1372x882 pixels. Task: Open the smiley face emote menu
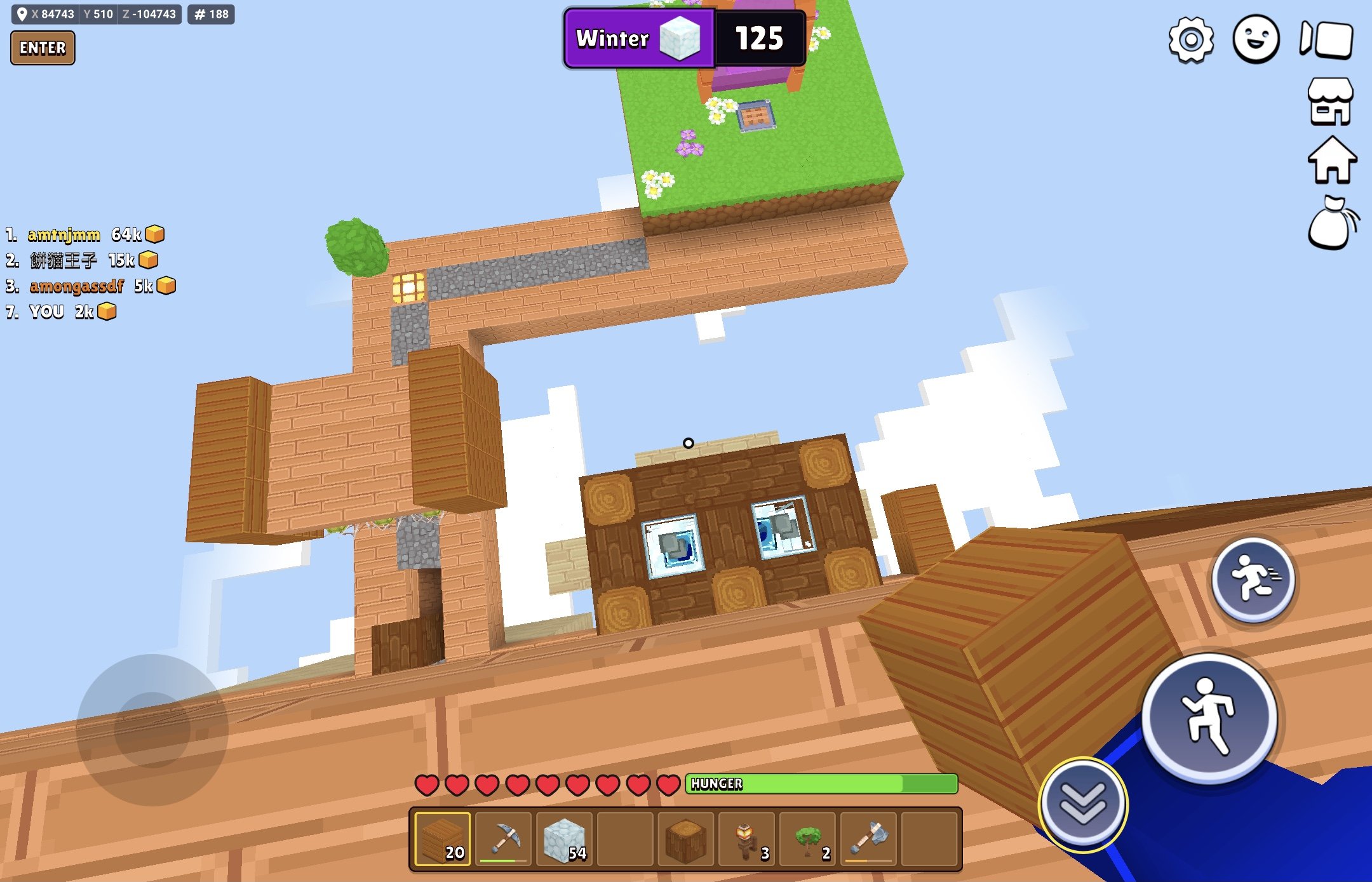pyautogui.click(x=1256, y=40)
